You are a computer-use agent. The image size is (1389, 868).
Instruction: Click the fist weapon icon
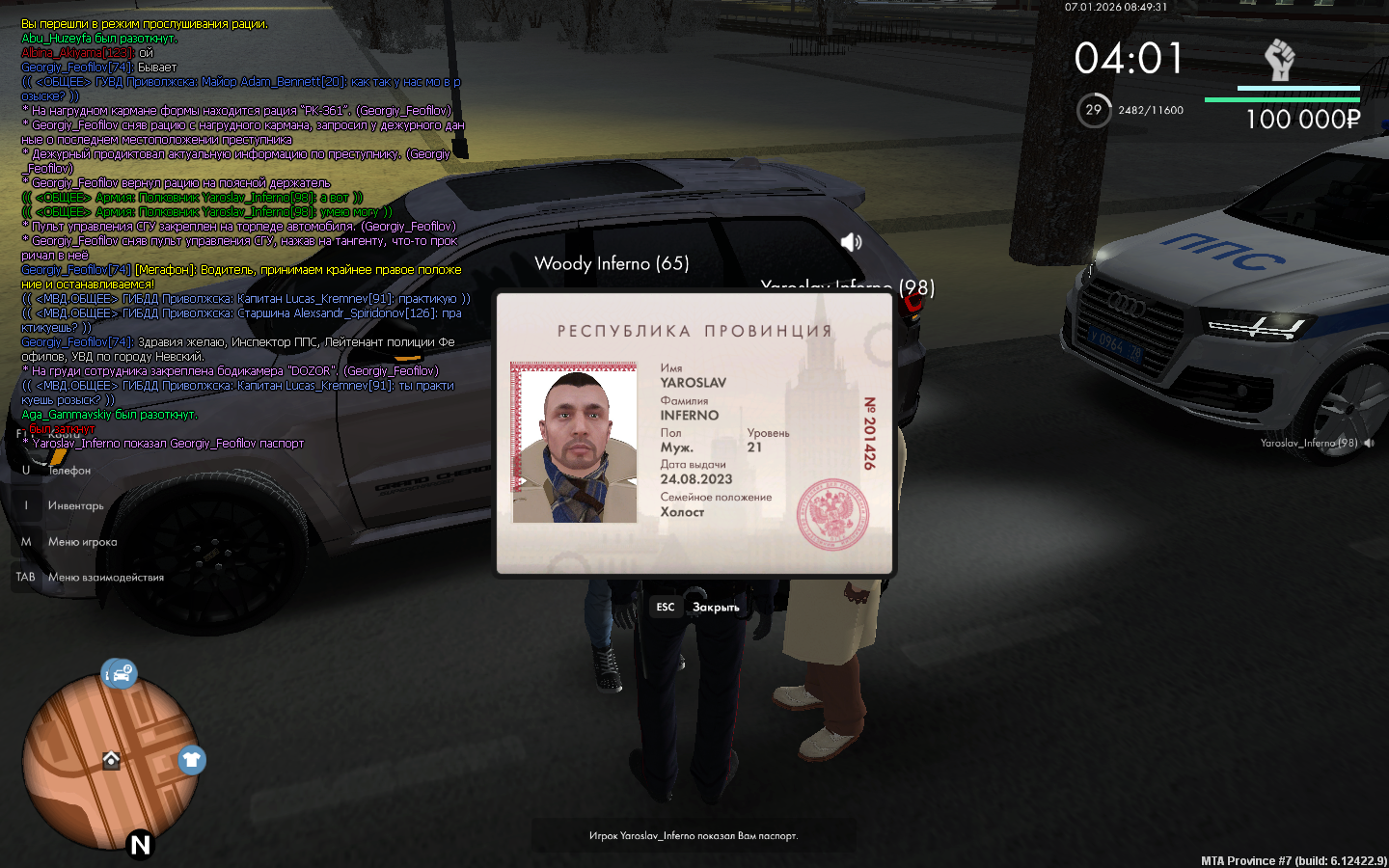pyautogui.click(x=1279, y=60)
